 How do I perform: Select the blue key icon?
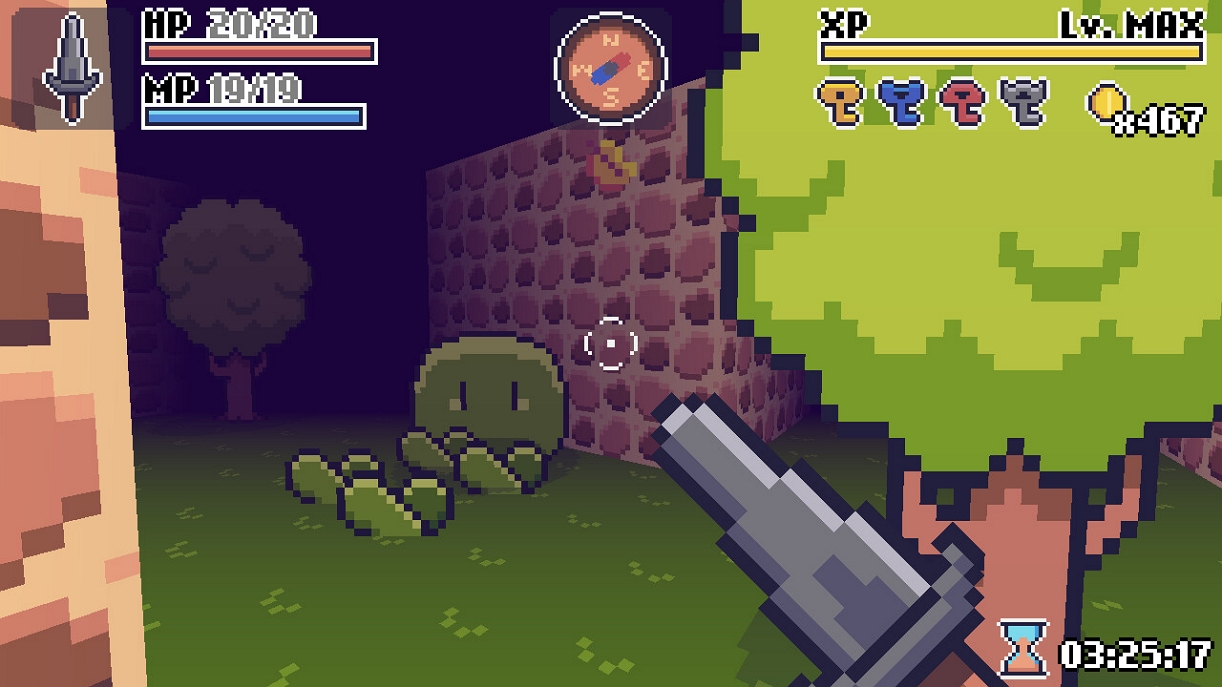coord(901,102)
